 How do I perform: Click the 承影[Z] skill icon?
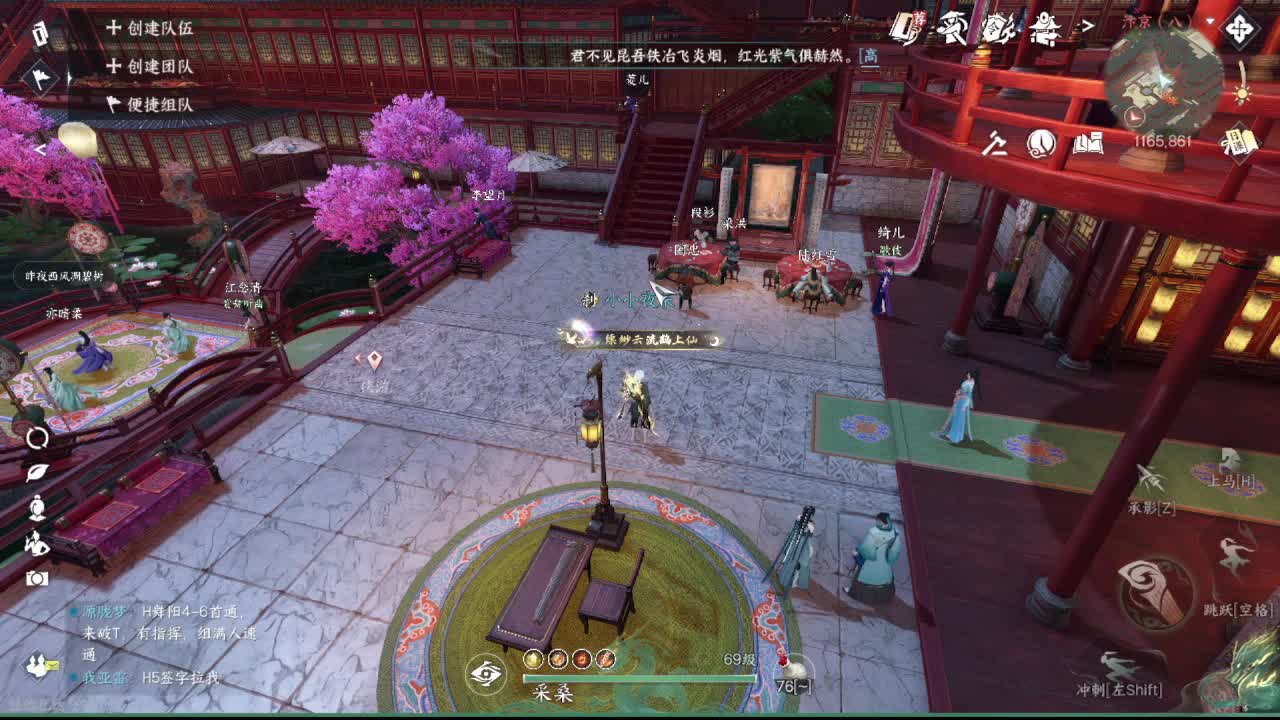1152,477
